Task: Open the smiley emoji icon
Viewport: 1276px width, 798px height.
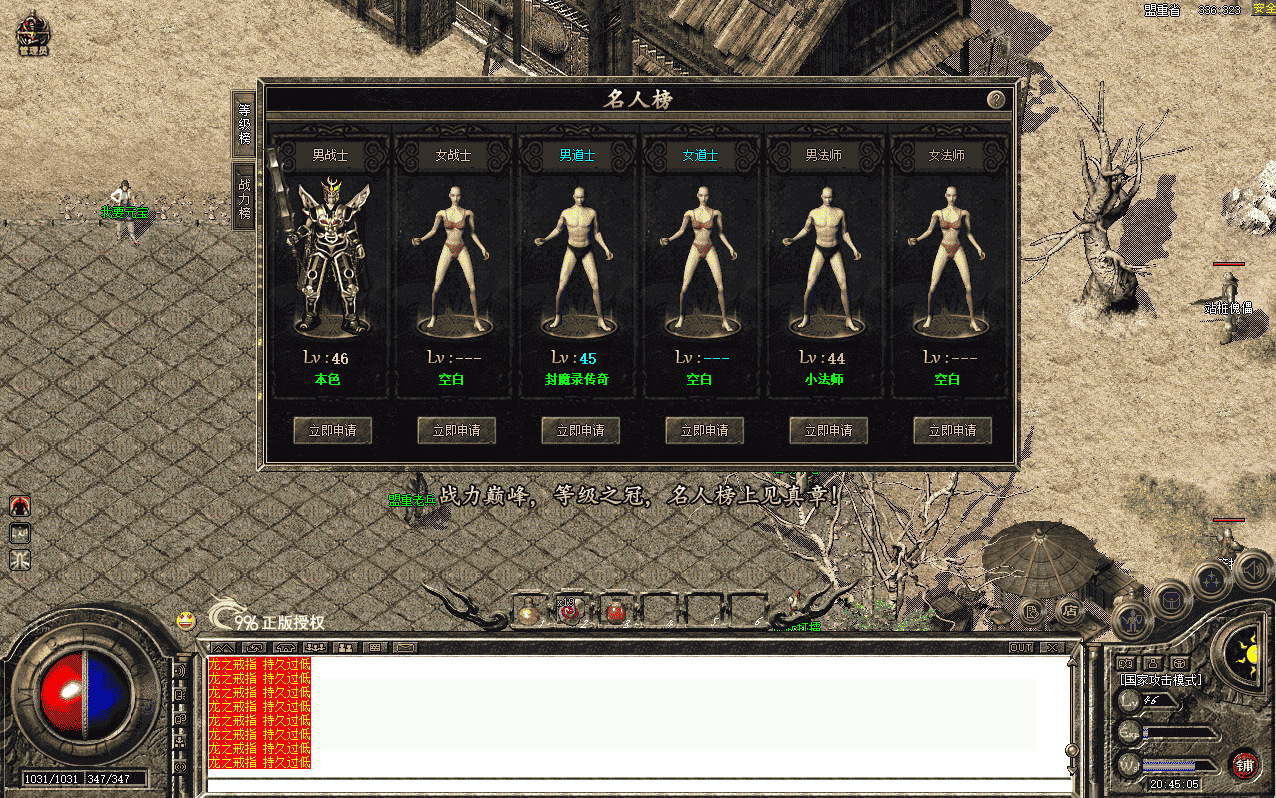Action: coord(185,620)
